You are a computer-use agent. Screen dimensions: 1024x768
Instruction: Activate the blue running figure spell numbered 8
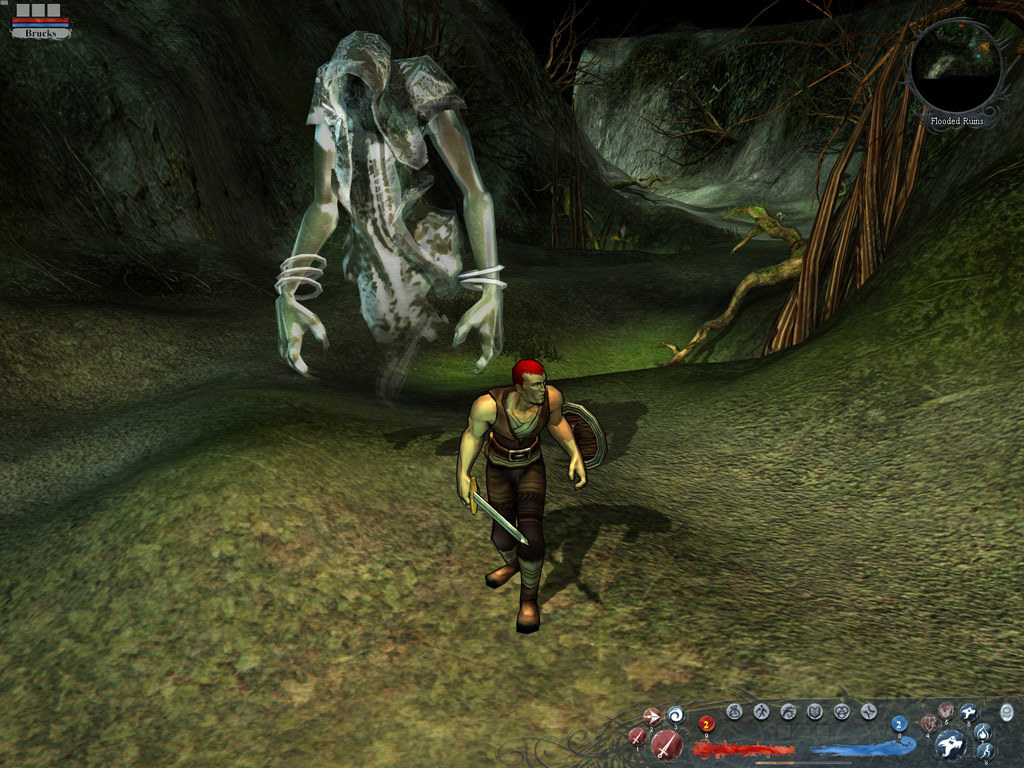[x=984, y=751]
